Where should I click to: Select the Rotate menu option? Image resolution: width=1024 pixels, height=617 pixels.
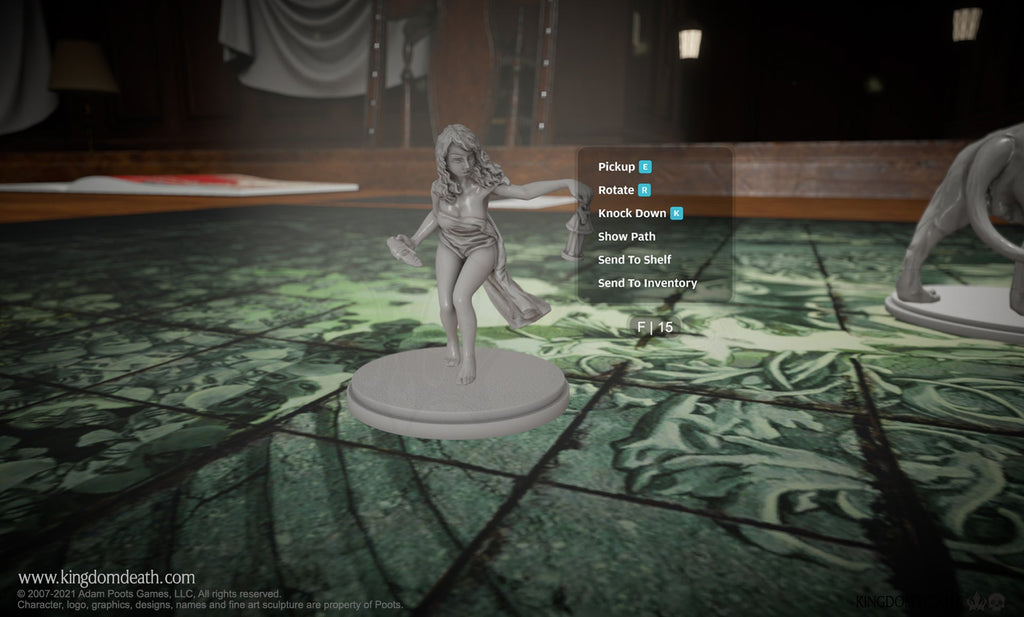click(617, 190)
